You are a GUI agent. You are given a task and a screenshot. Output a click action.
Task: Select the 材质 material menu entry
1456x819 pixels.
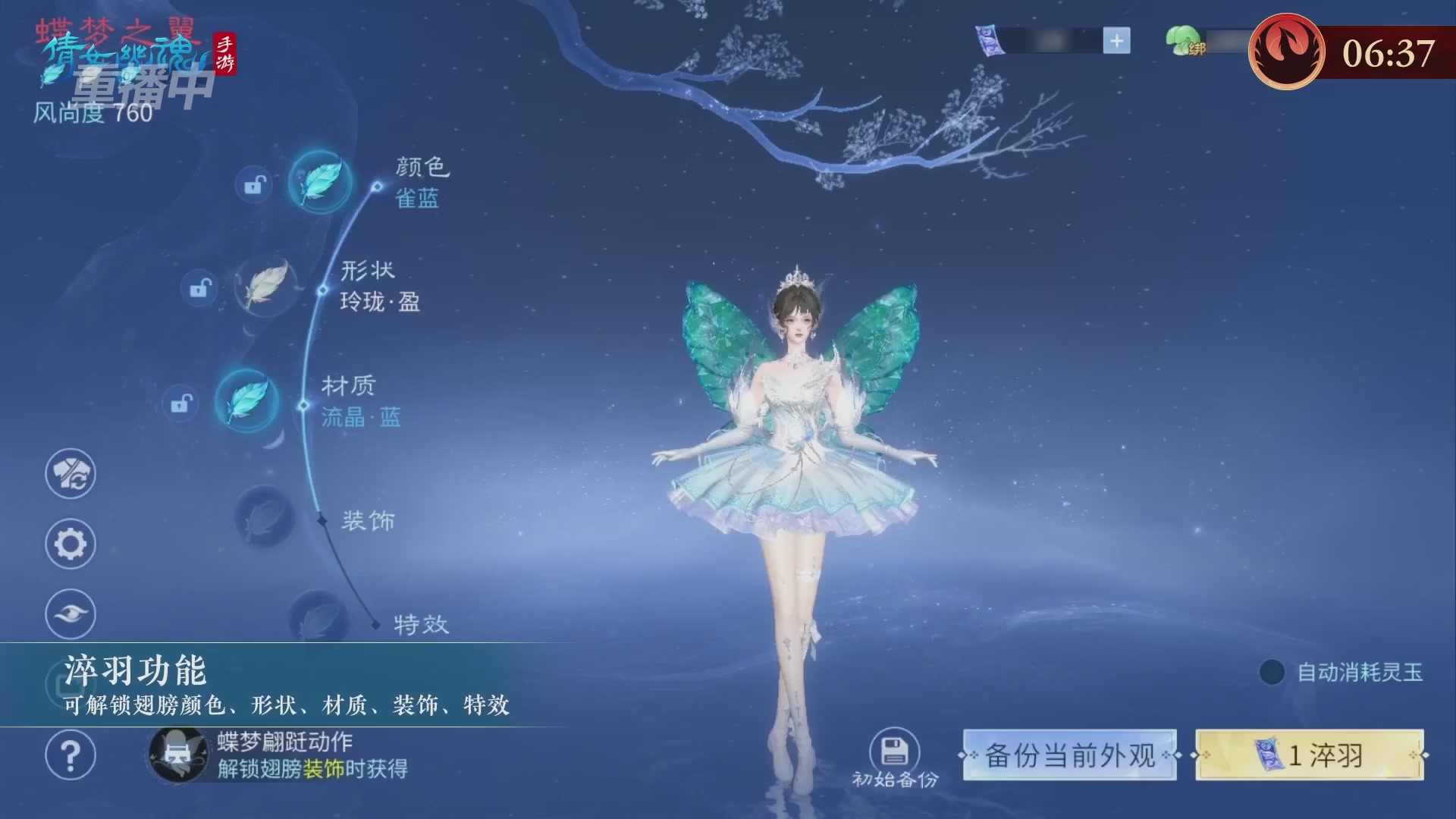click(x=348, y=386)
